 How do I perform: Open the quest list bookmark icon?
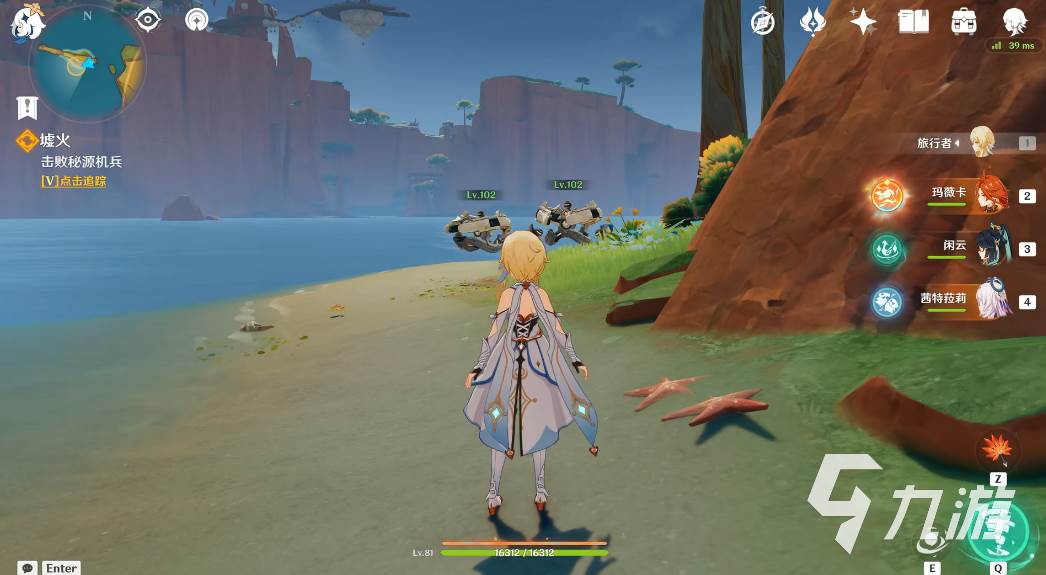[x=27, y=107]
